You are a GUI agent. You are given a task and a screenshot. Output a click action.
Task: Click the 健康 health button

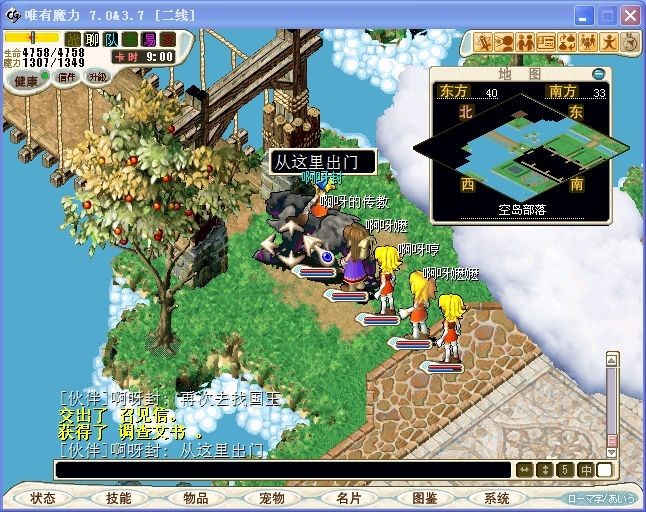tap(26, 80)
